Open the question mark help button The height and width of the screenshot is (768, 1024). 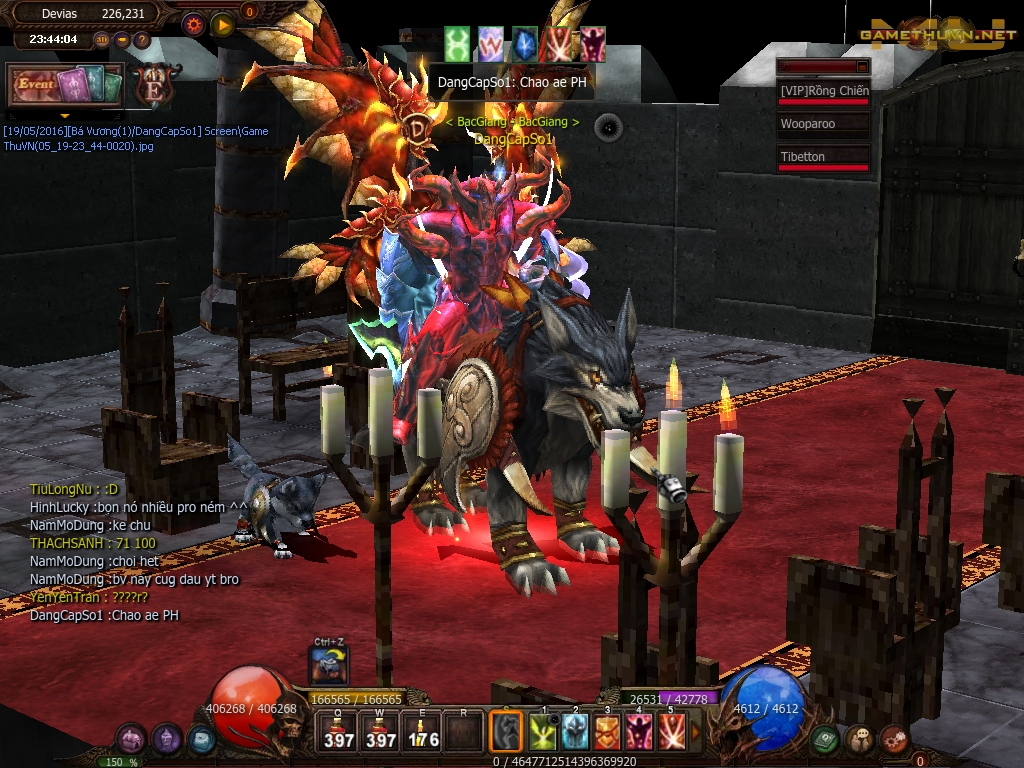[x=142, y=40]
